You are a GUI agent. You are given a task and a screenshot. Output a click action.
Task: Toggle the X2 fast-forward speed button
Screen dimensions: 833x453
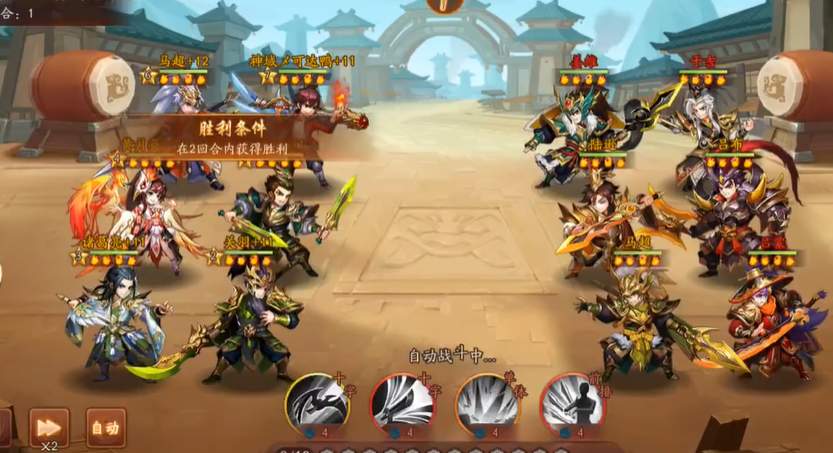click(49, 428)
